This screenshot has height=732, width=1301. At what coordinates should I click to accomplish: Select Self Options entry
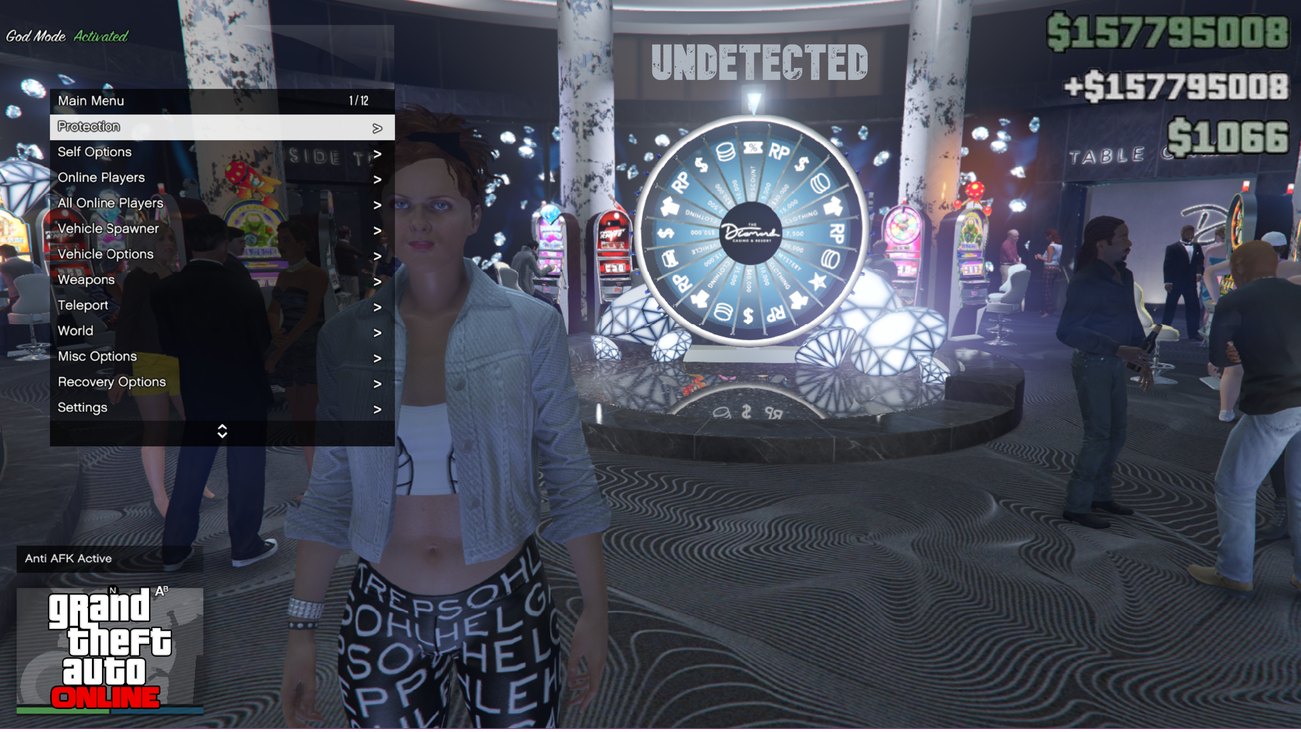tap(221, 153)
